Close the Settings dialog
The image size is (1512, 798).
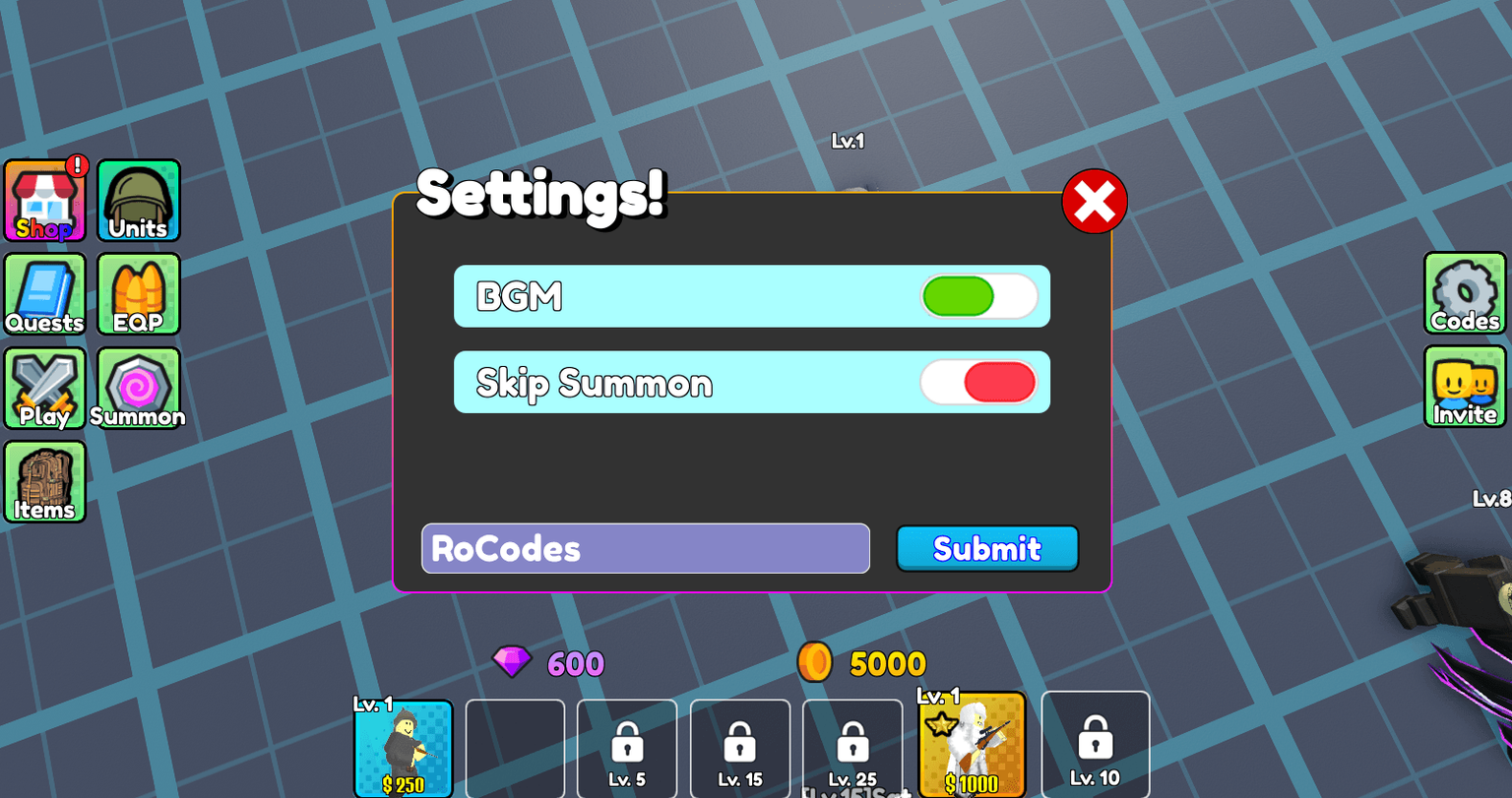pos(1095,200)
